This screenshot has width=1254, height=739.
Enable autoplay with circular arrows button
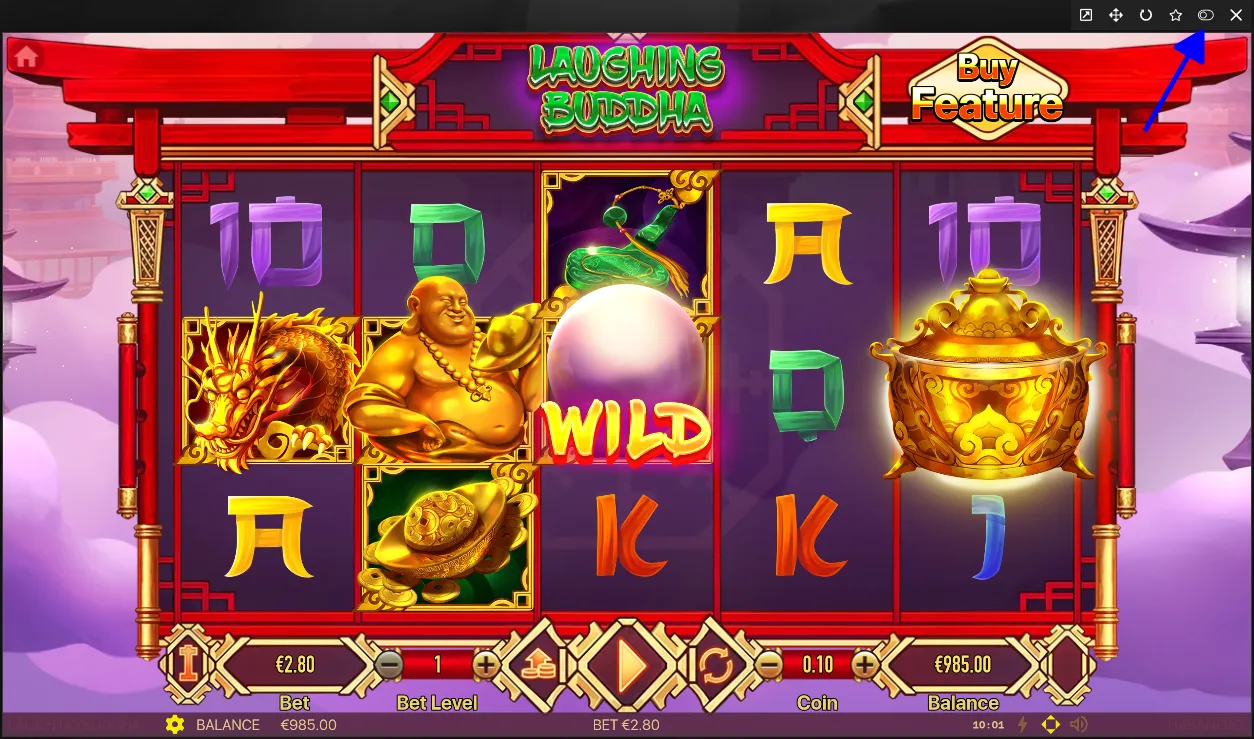pyautogui.click(x=717, y=665)
